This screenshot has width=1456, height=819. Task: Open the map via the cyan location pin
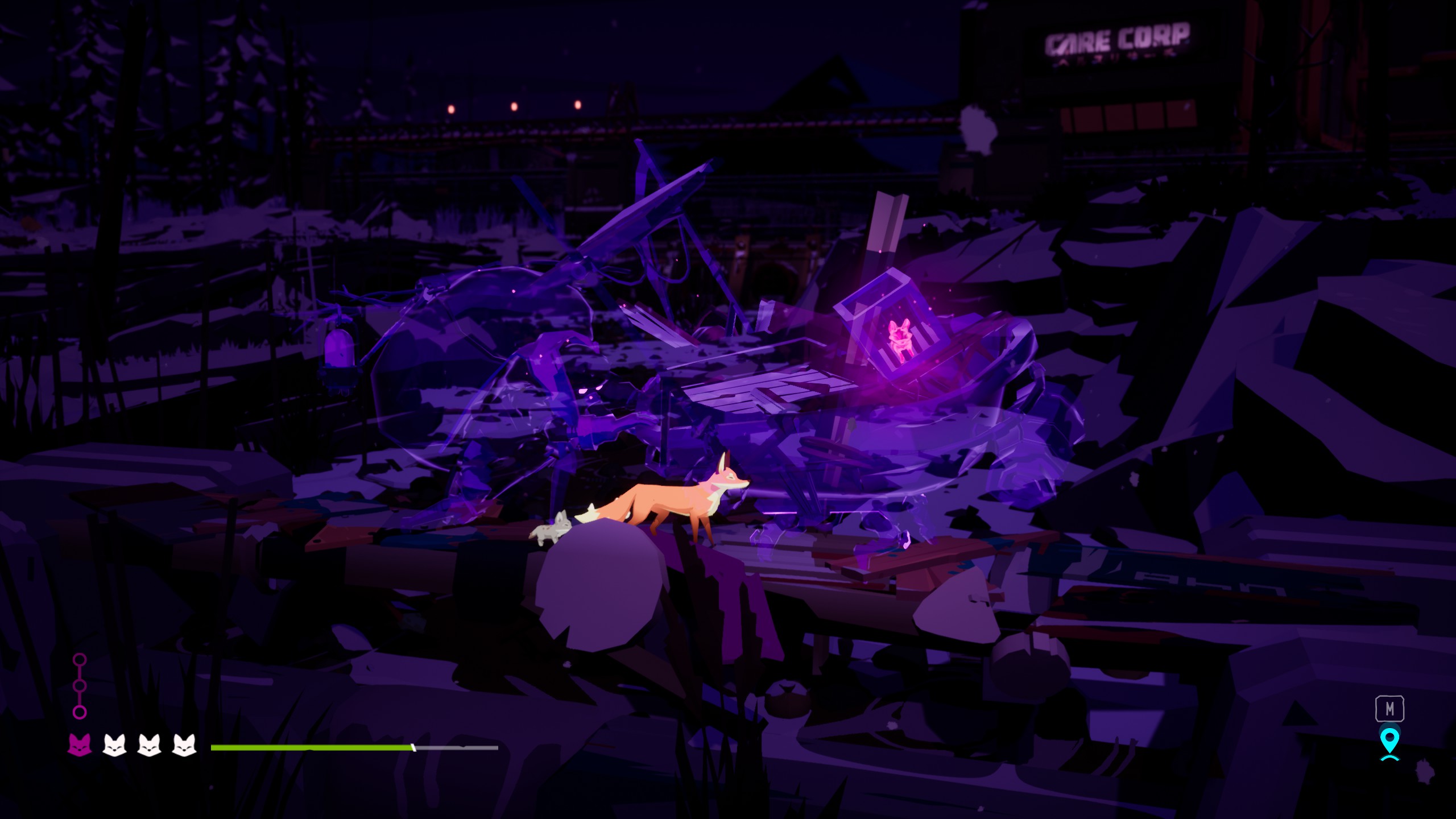pos(1389,742)
